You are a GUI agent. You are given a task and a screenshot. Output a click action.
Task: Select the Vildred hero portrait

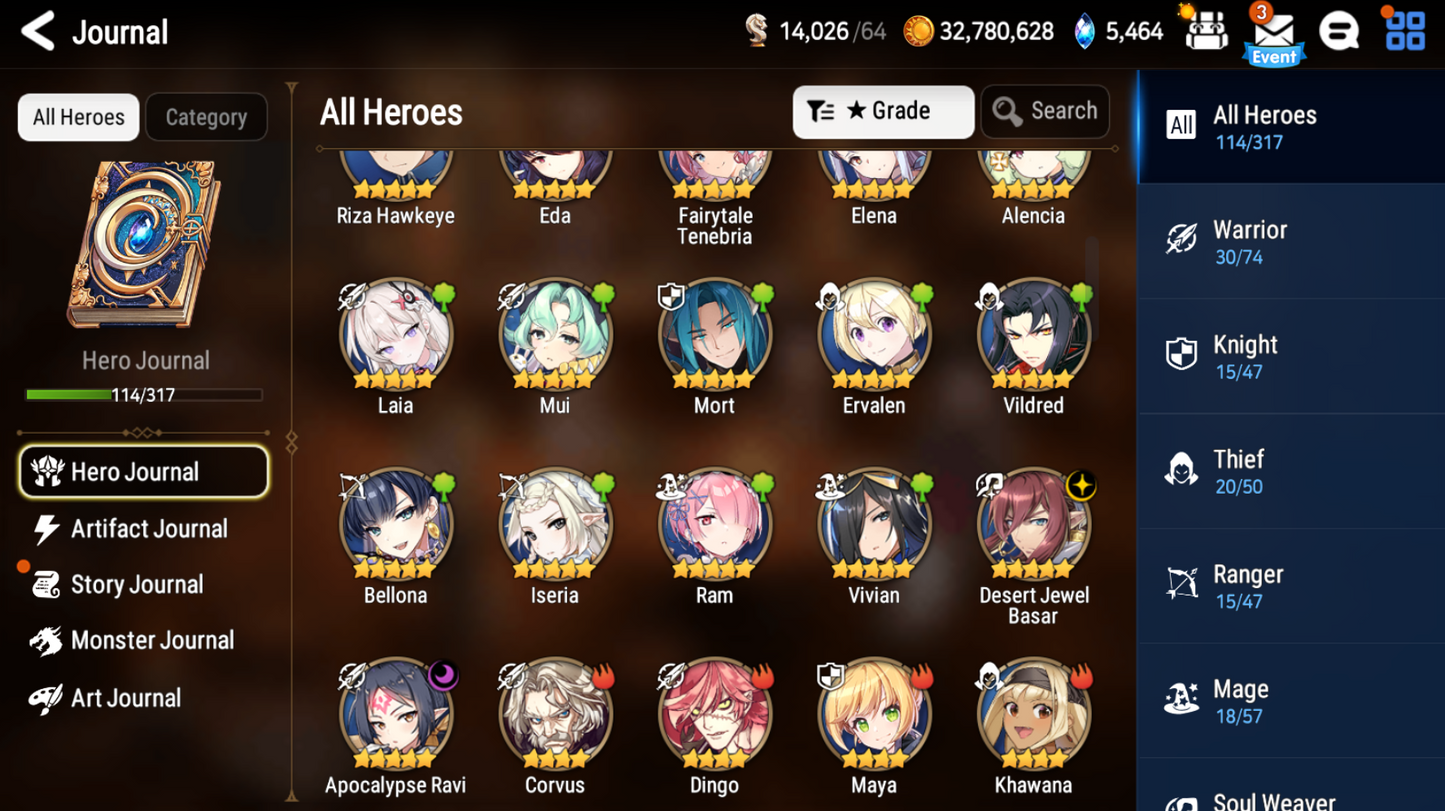[x=1033, y=330]
